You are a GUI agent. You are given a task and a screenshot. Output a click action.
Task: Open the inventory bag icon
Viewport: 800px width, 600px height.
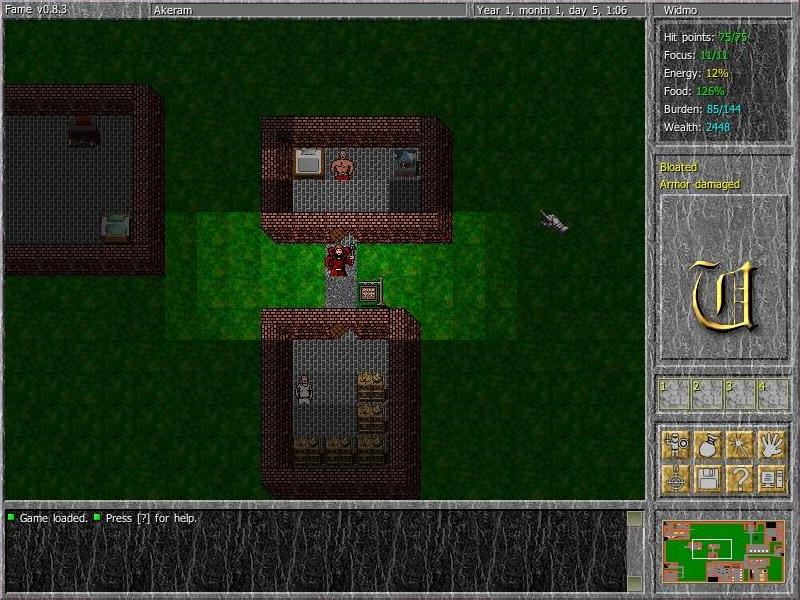tap(708, 445)
